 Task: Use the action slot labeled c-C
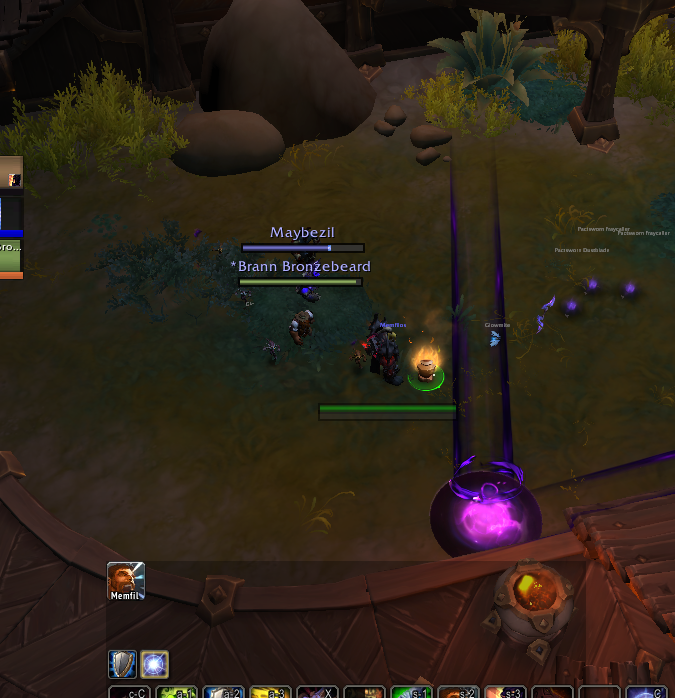pos(129,692)
